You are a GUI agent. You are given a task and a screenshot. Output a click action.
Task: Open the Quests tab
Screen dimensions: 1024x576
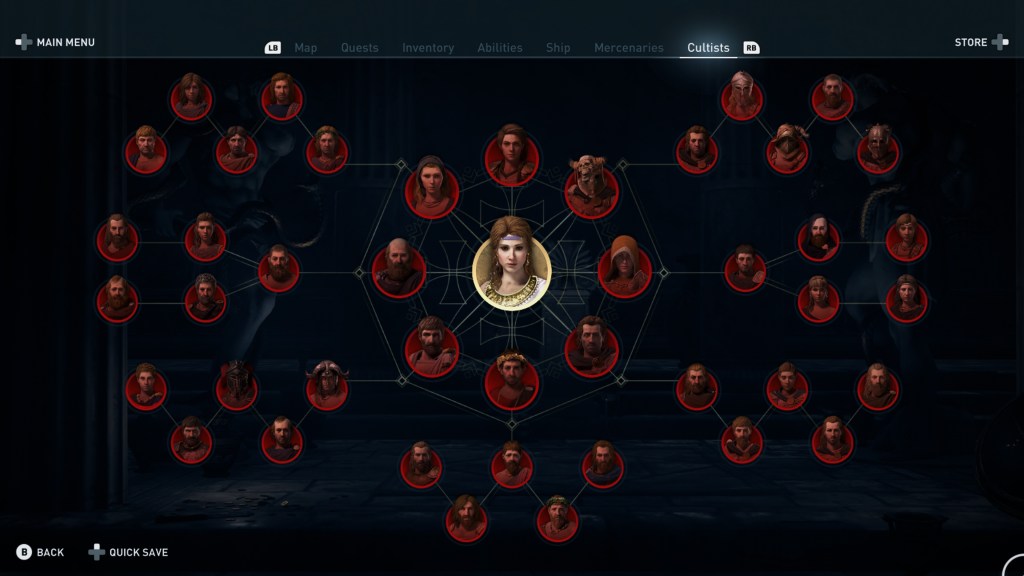(x=357, y=48)
